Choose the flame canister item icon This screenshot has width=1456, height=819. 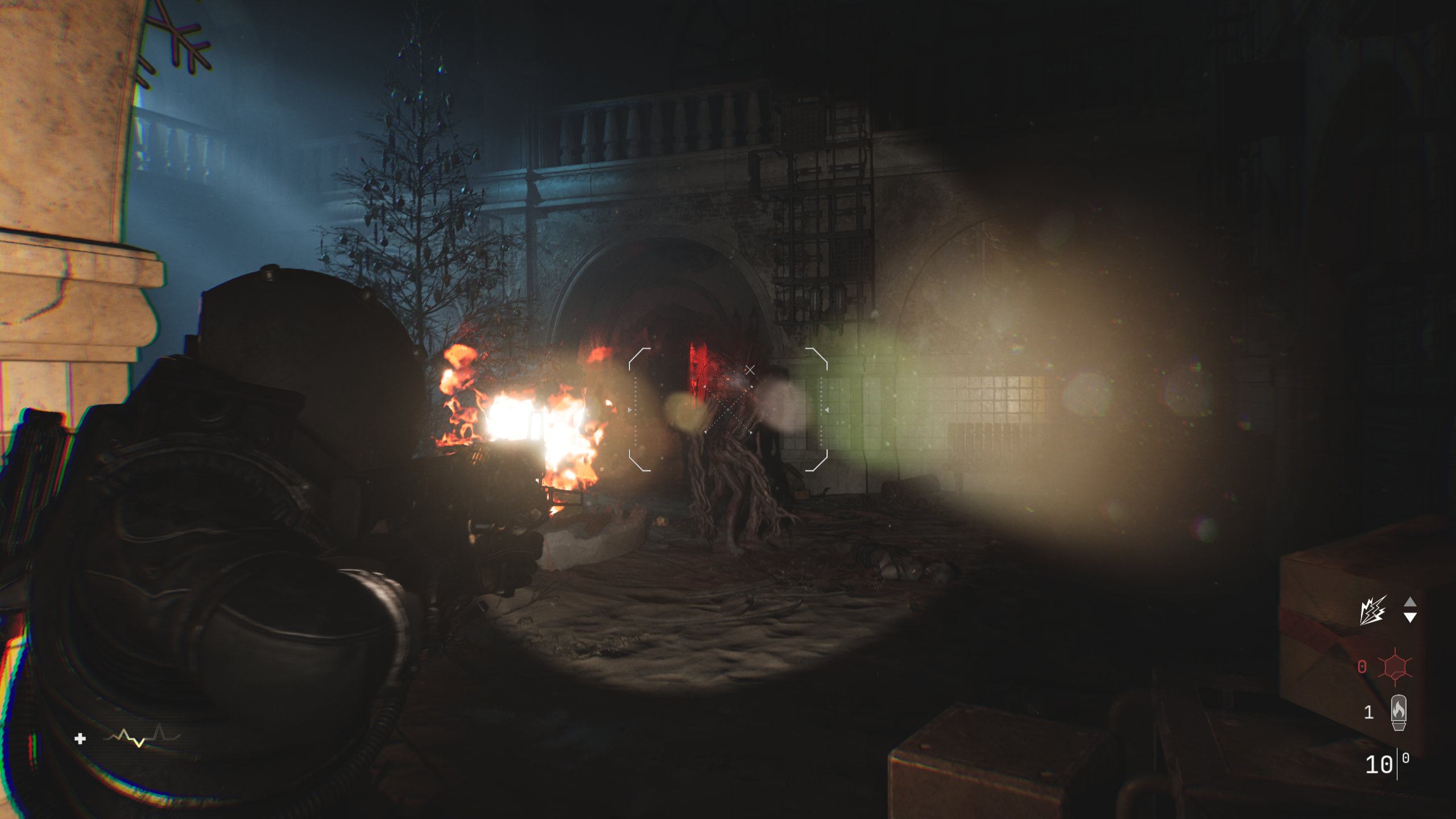[1399, 712]
